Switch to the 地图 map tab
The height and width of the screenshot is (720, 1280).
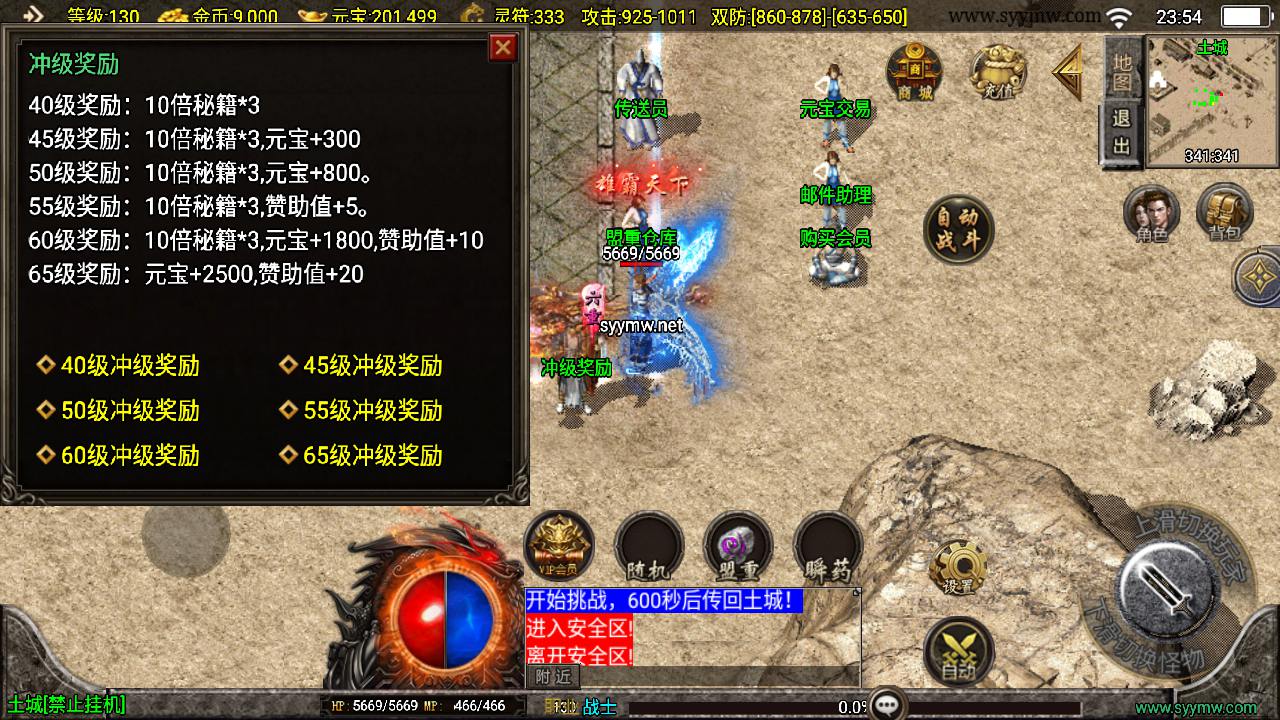[1121, 70]
